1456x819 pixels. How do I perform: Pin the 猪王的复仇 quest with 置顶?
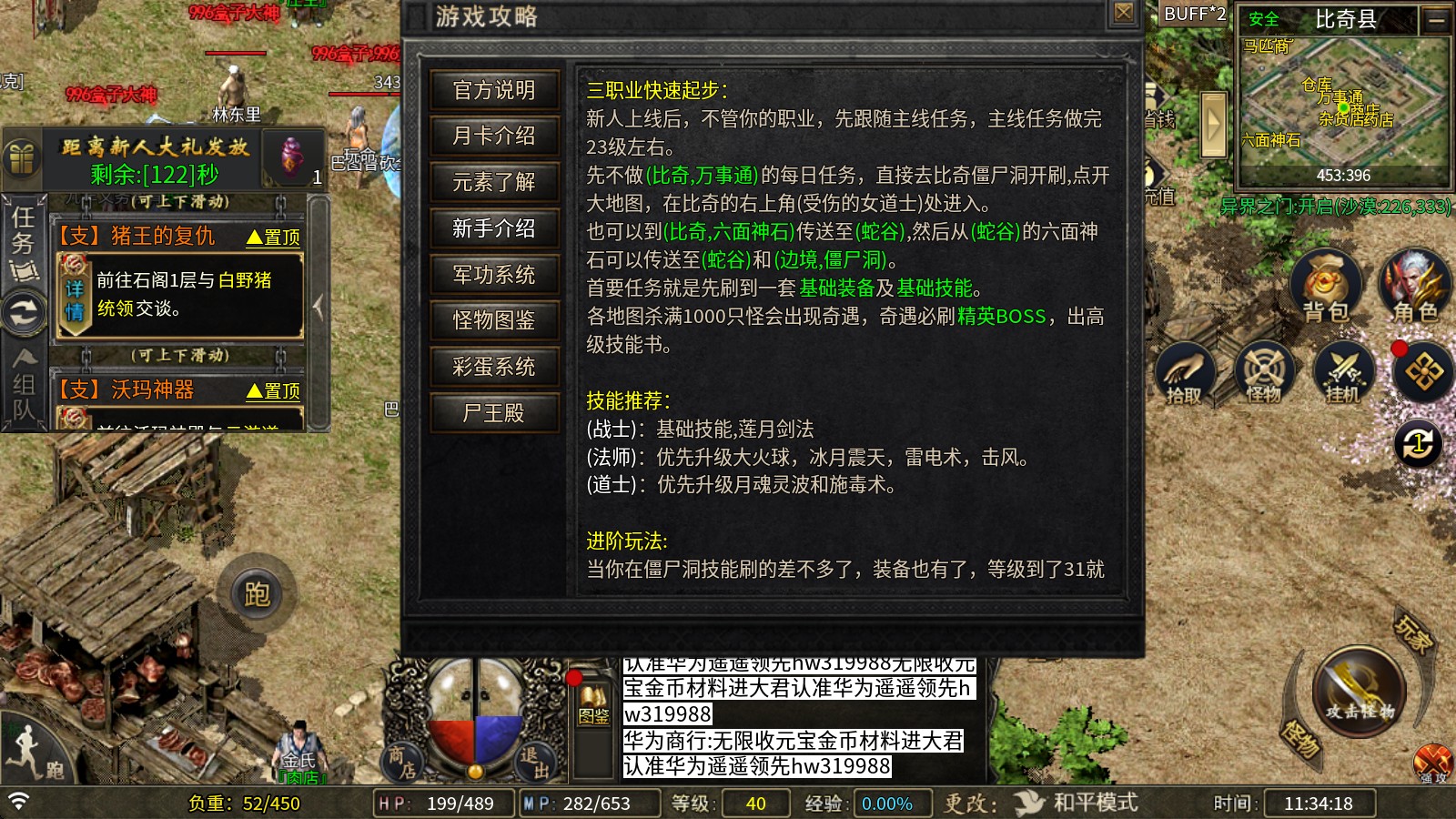tap(273, 237)
